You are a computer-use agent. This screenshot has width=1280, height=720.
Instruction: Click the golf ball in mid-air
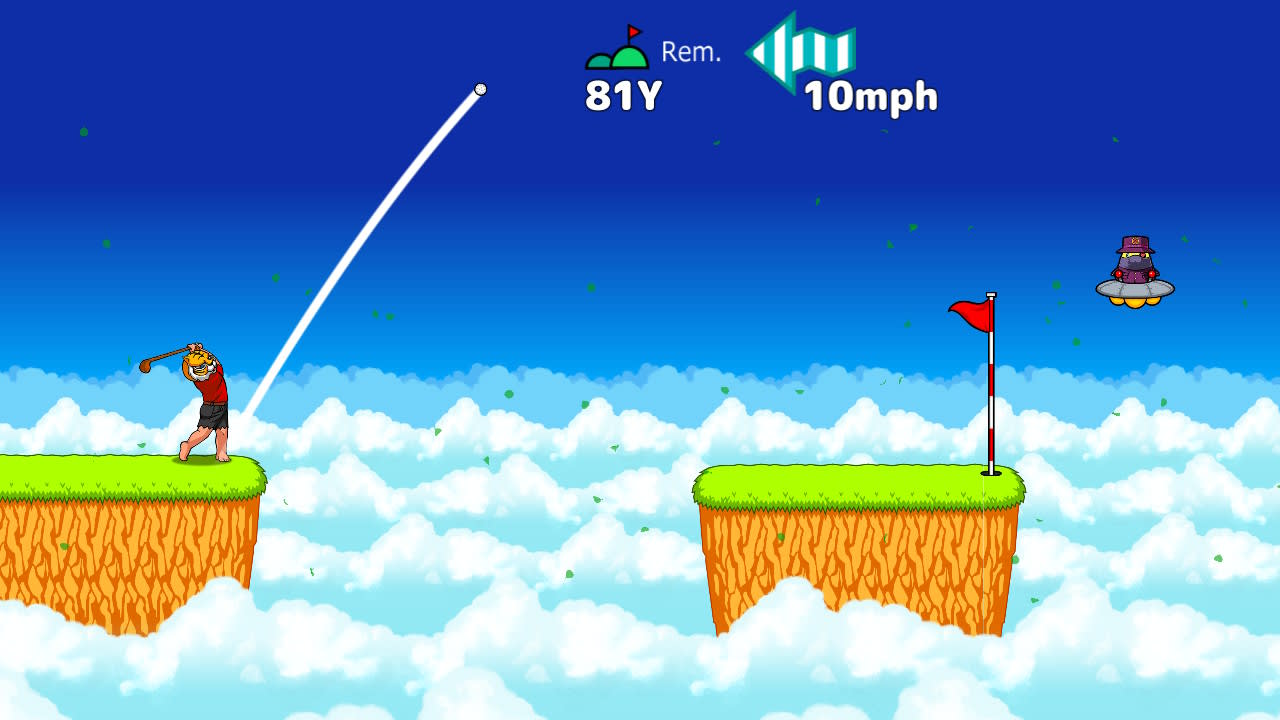(480, 89)
